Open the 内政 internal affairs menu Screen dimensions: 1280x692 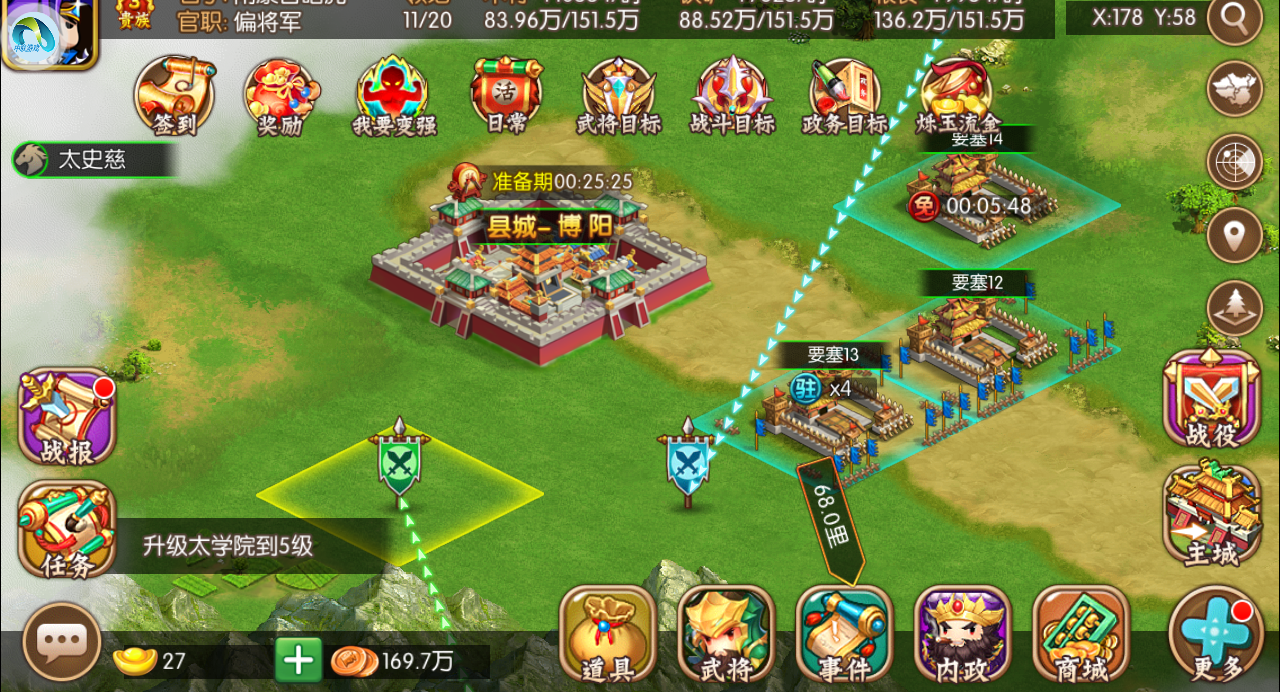[x=962, y=634]
